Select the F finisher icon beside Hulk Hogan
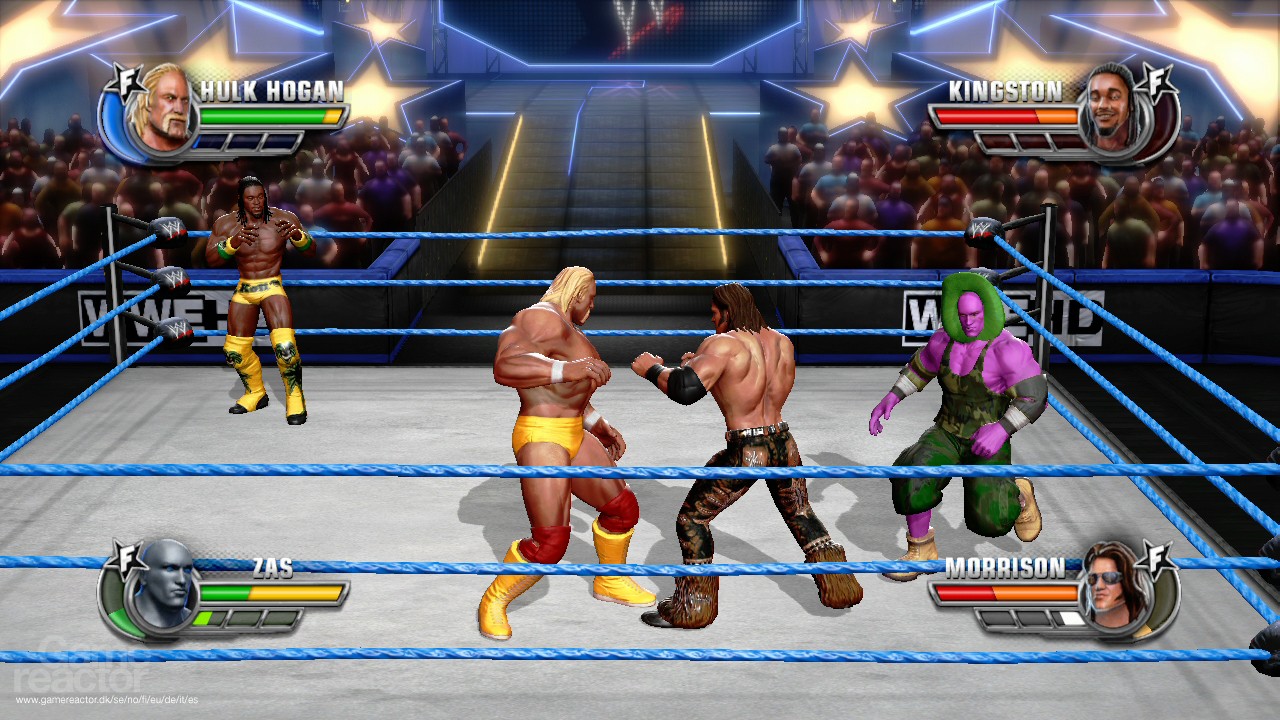Screen dimensions: 1280x720 click(127, 82)
